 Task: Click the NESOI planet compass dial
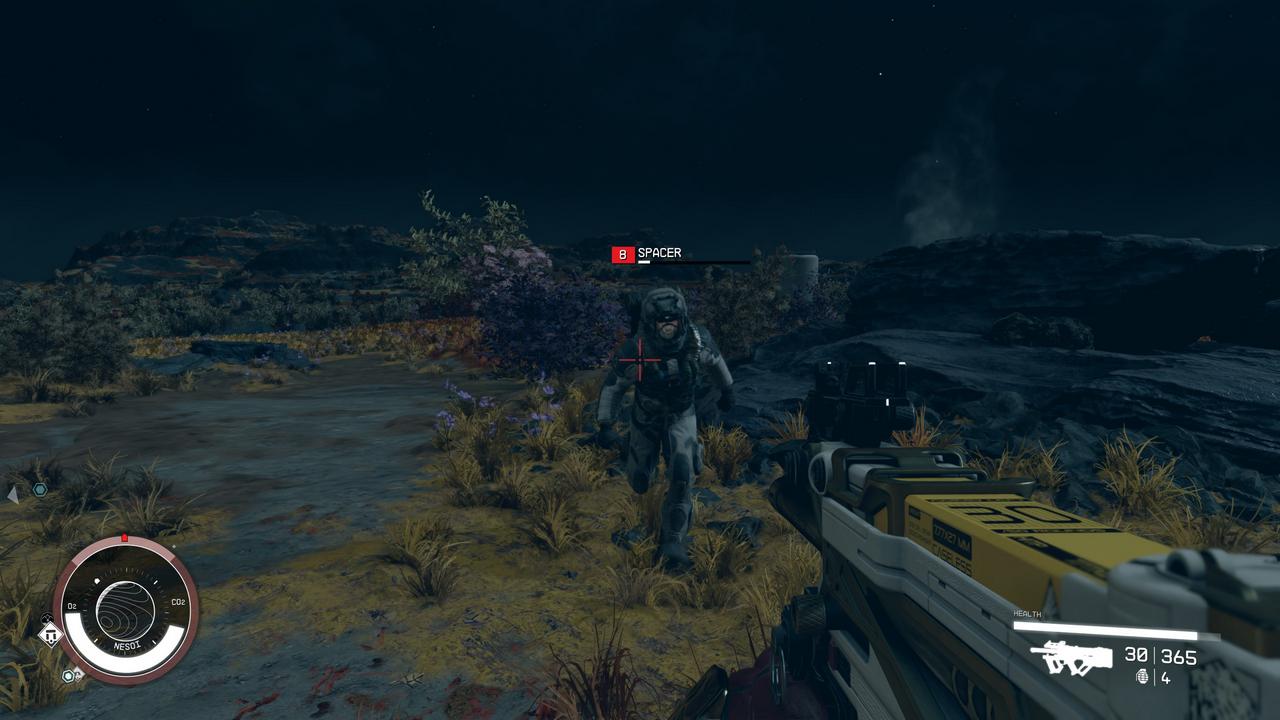tap(125, 611)
